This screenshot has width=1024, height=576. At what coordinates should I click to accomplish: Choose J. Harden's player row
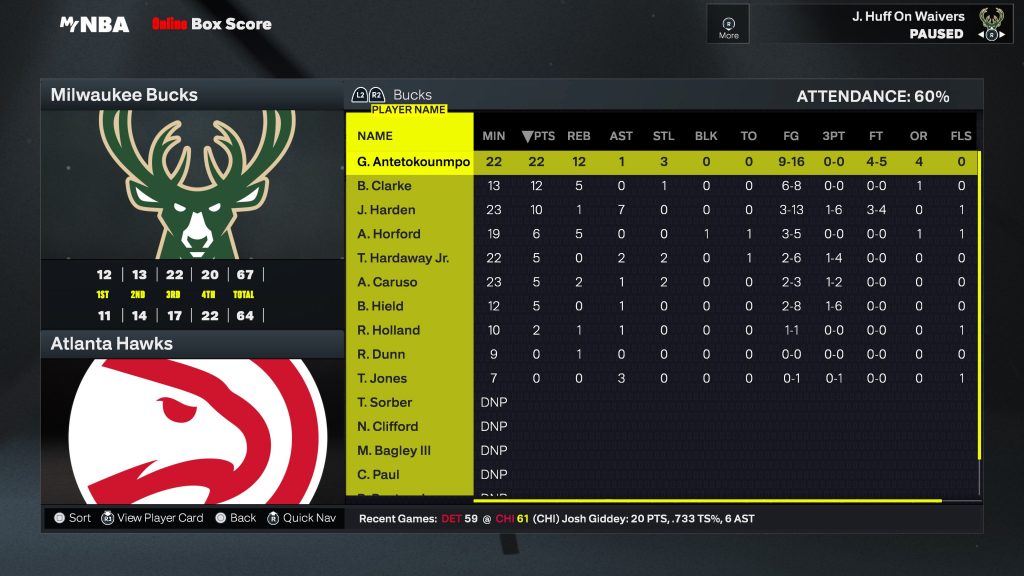pos(386,210)
